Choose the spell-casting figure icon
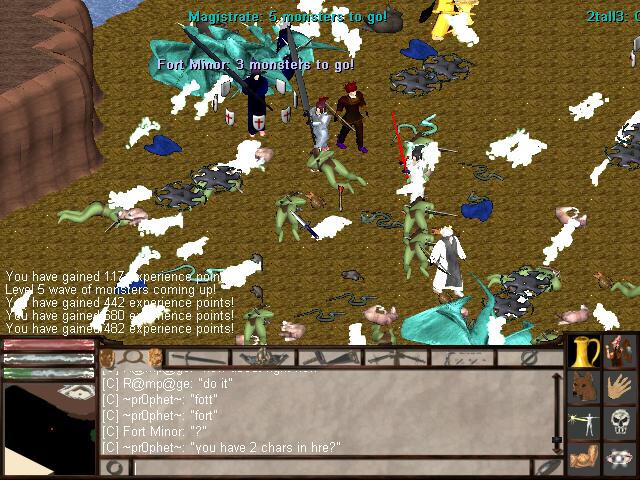 [x=585, y=422]
